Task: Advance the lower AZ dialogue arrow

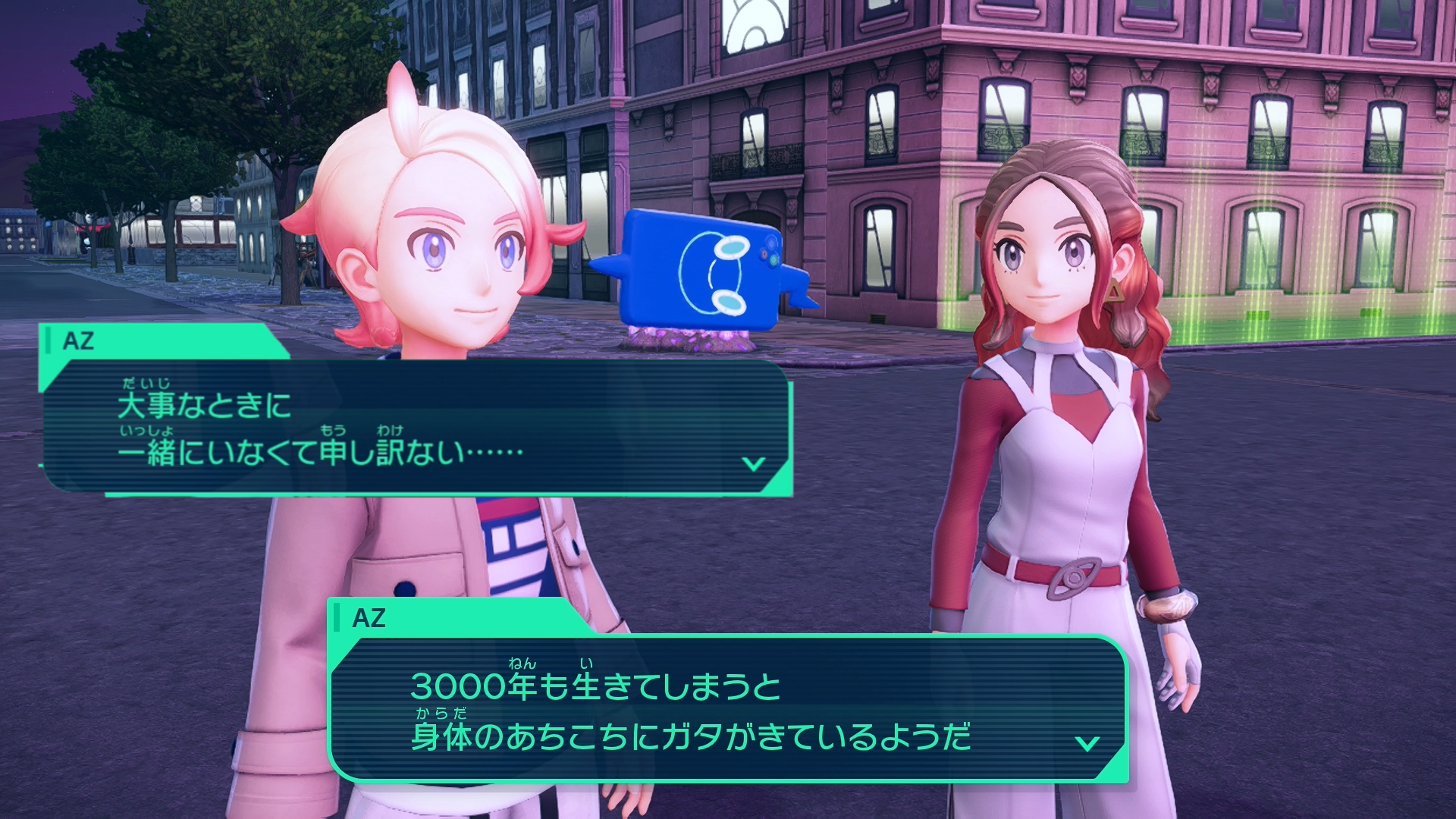Action: pos(1087,743)
